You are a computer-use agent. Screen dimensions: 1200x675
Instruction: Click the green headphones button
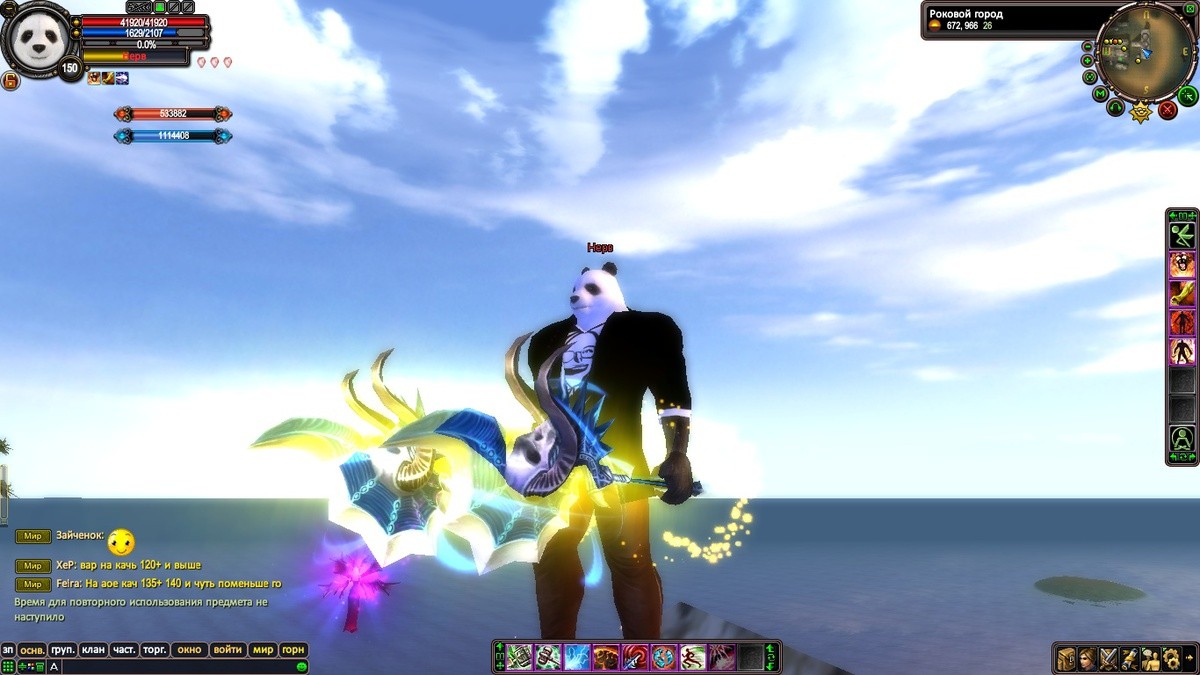[x=1116, y=106]
